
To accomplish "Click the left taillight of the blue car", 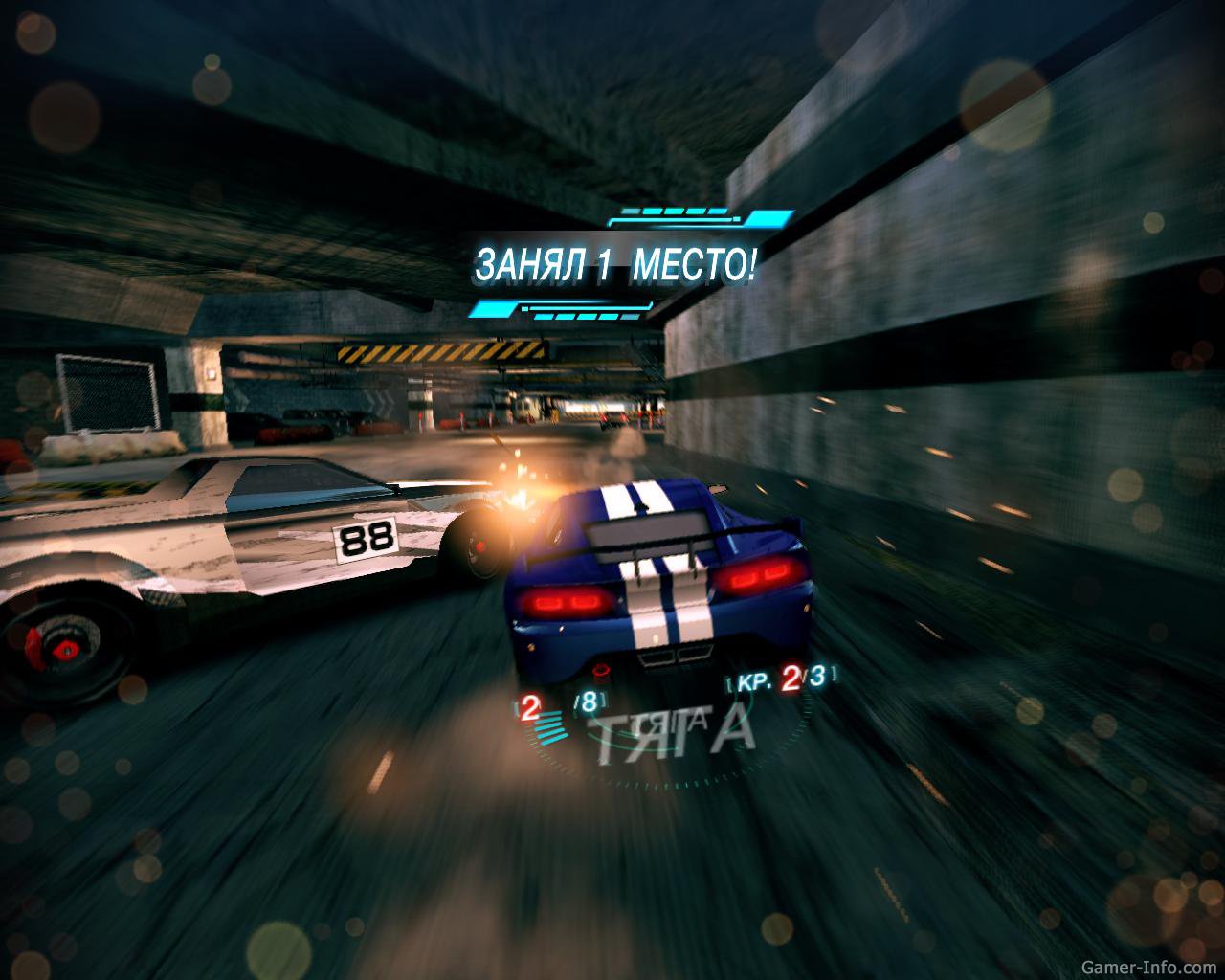I will coord(568,603).
